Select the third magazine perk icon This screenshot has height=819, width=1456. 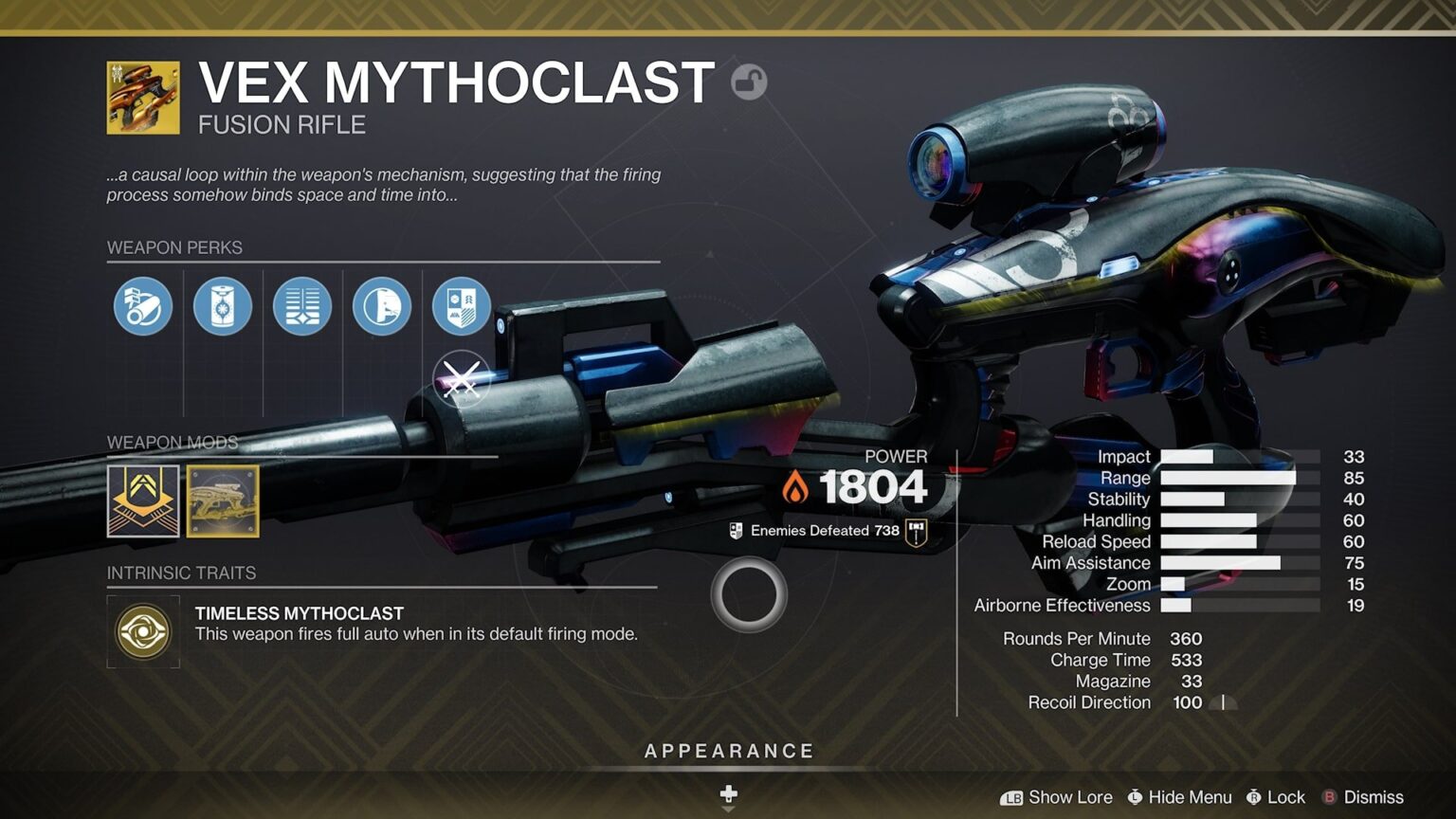click(301, 305)
